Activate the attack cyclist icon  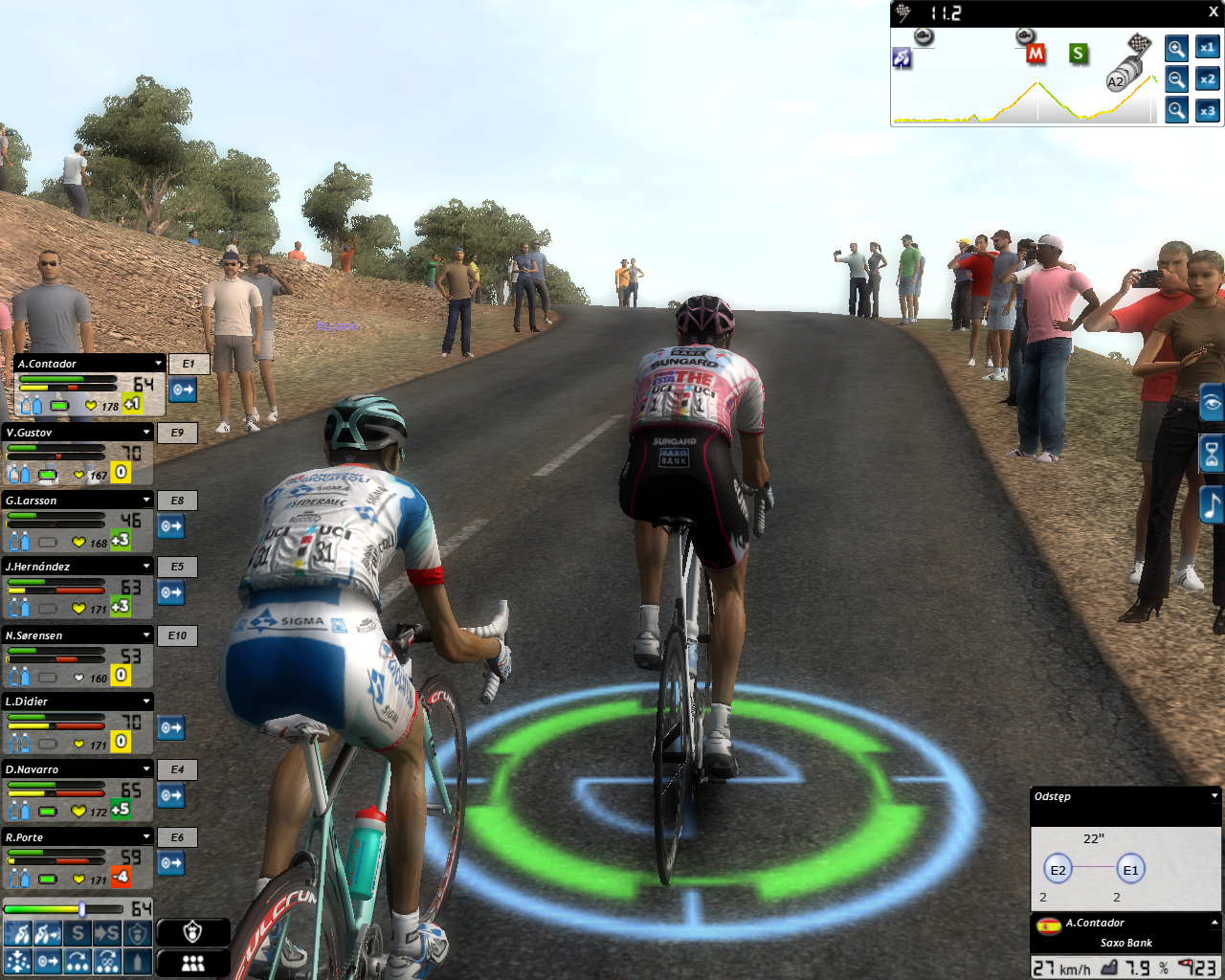[x=18, y=934]
